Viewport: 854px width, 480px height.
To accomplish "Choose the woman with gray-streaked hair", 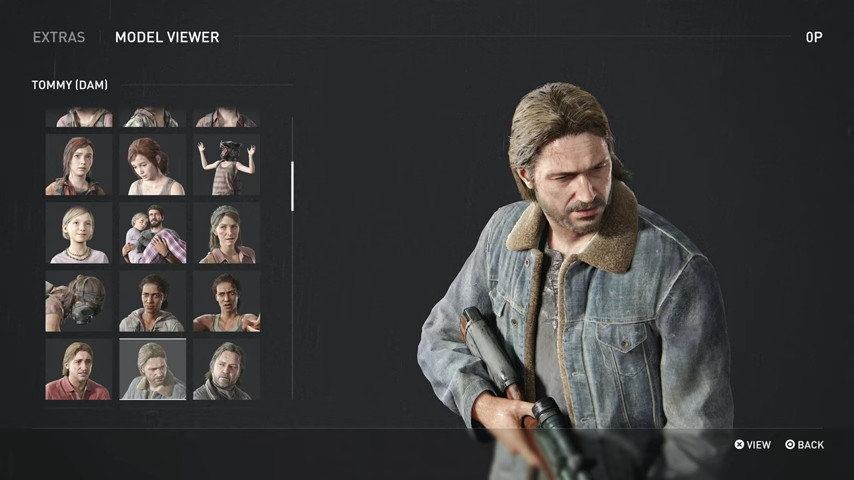I will pyautogui.click(x=226, y=233).
